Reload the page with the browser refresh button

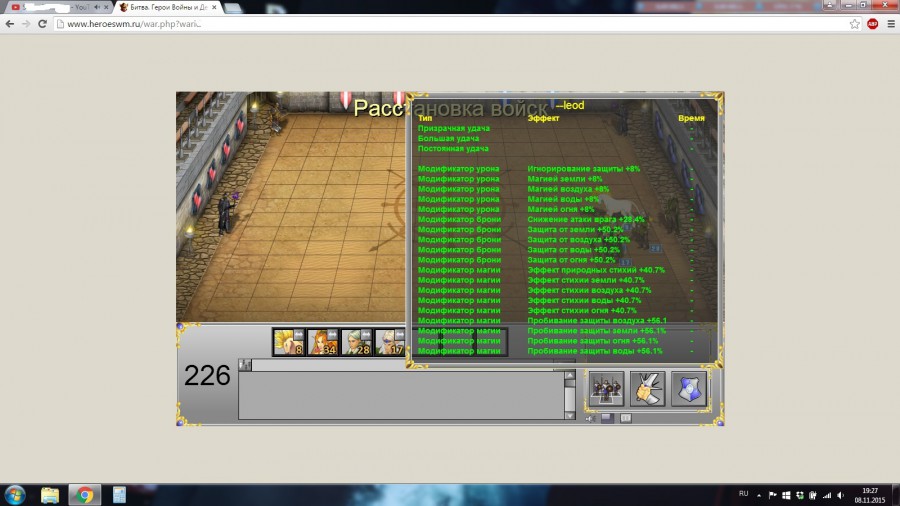point(42,23)
